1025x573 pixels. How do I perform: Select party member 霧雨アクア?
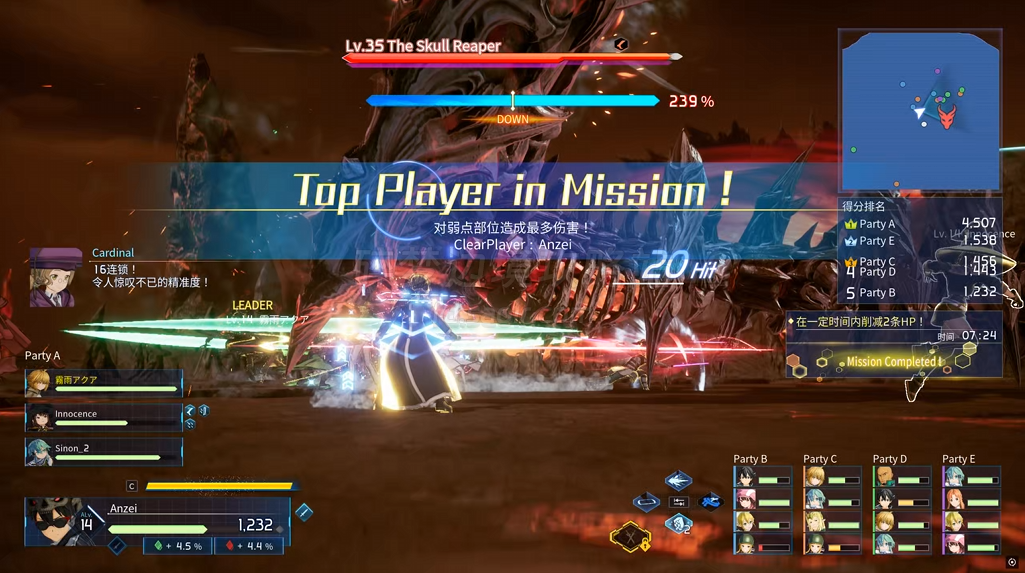pos(104,383)
